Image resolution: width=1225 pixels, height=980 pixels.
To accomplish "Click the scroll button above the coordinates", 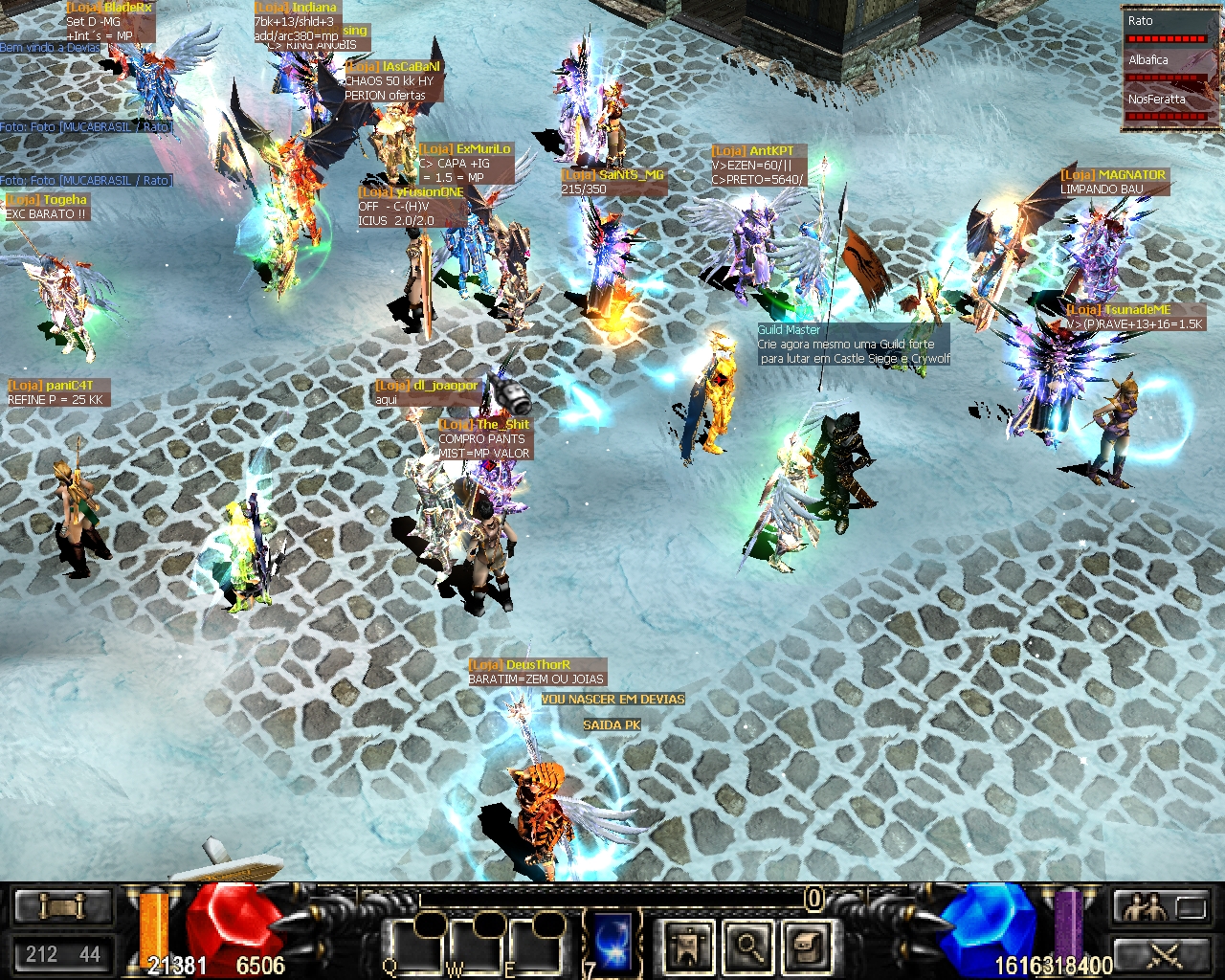I will [x=63, y=906].
